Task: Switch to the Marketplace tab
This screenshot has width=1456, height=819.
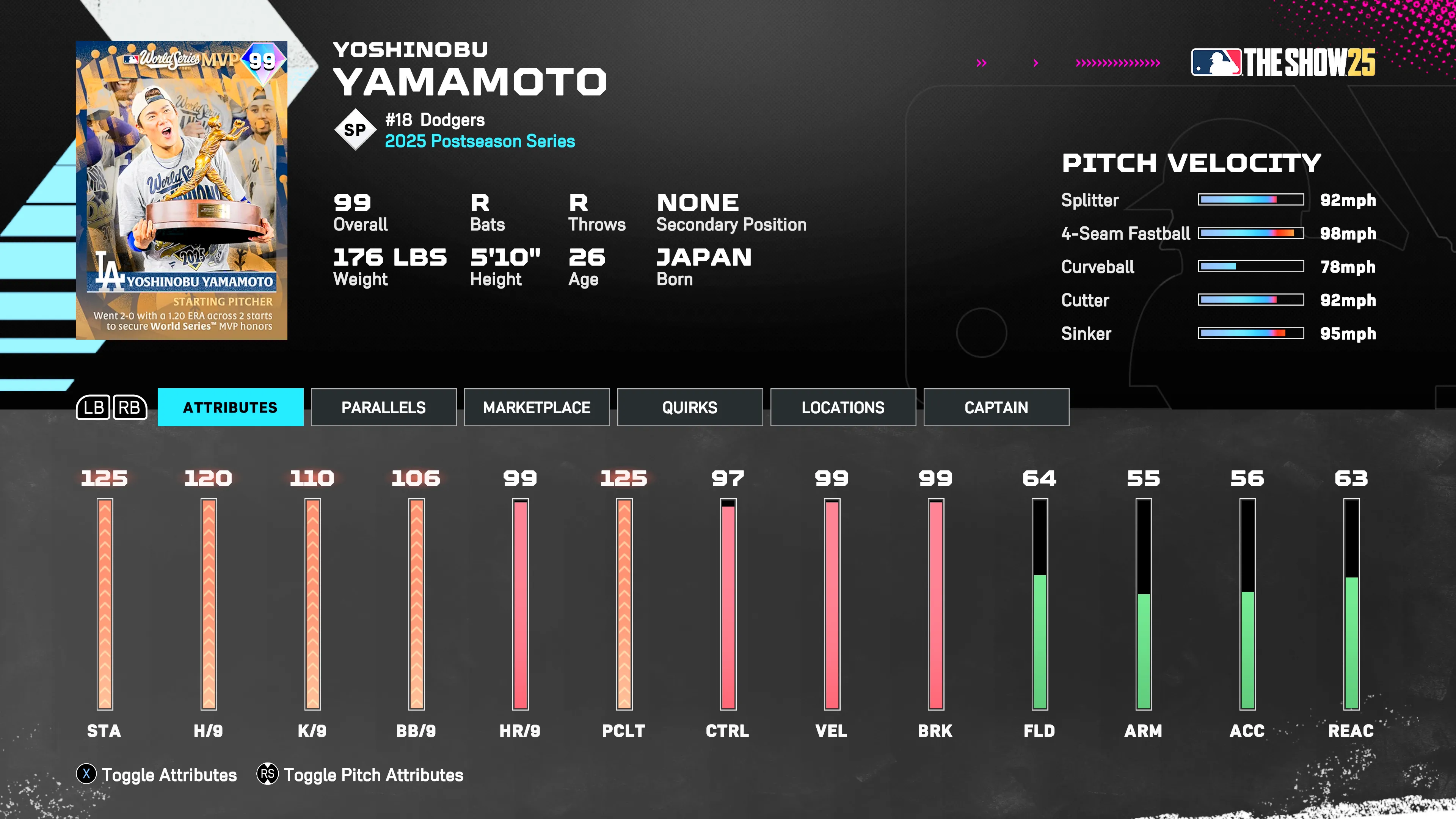Action: [x=537, y=407]
